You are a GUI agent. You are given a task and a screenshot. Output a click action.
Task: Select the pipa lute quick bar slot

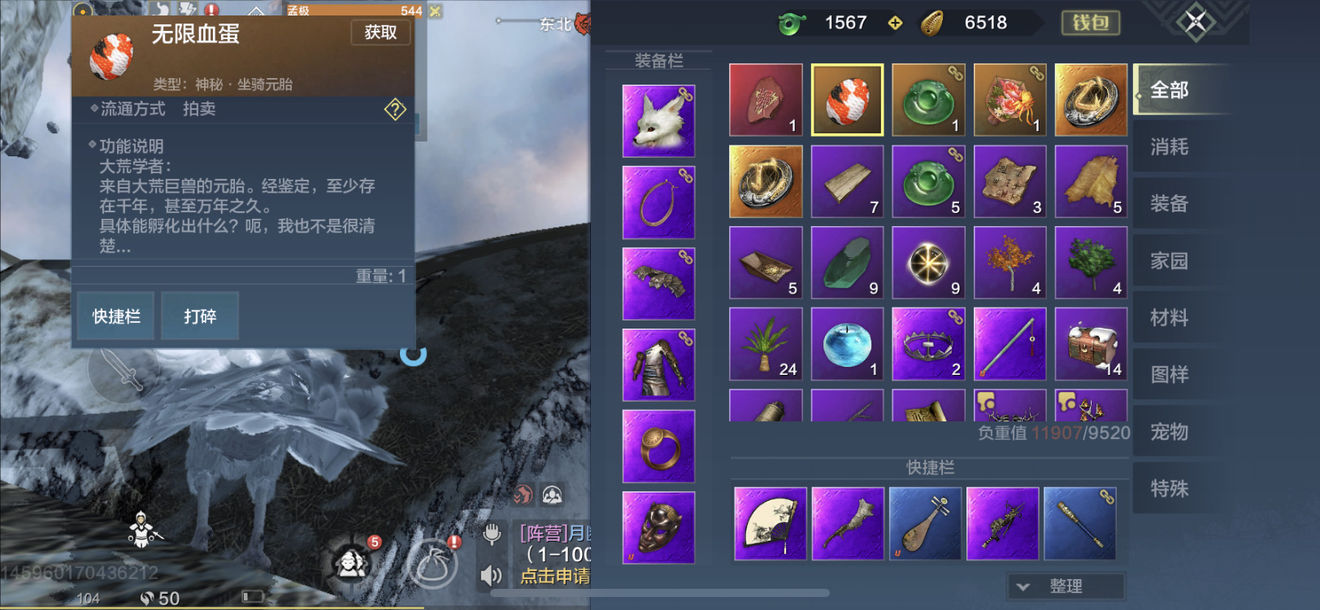pyautogui.click(x=925, y=523)
